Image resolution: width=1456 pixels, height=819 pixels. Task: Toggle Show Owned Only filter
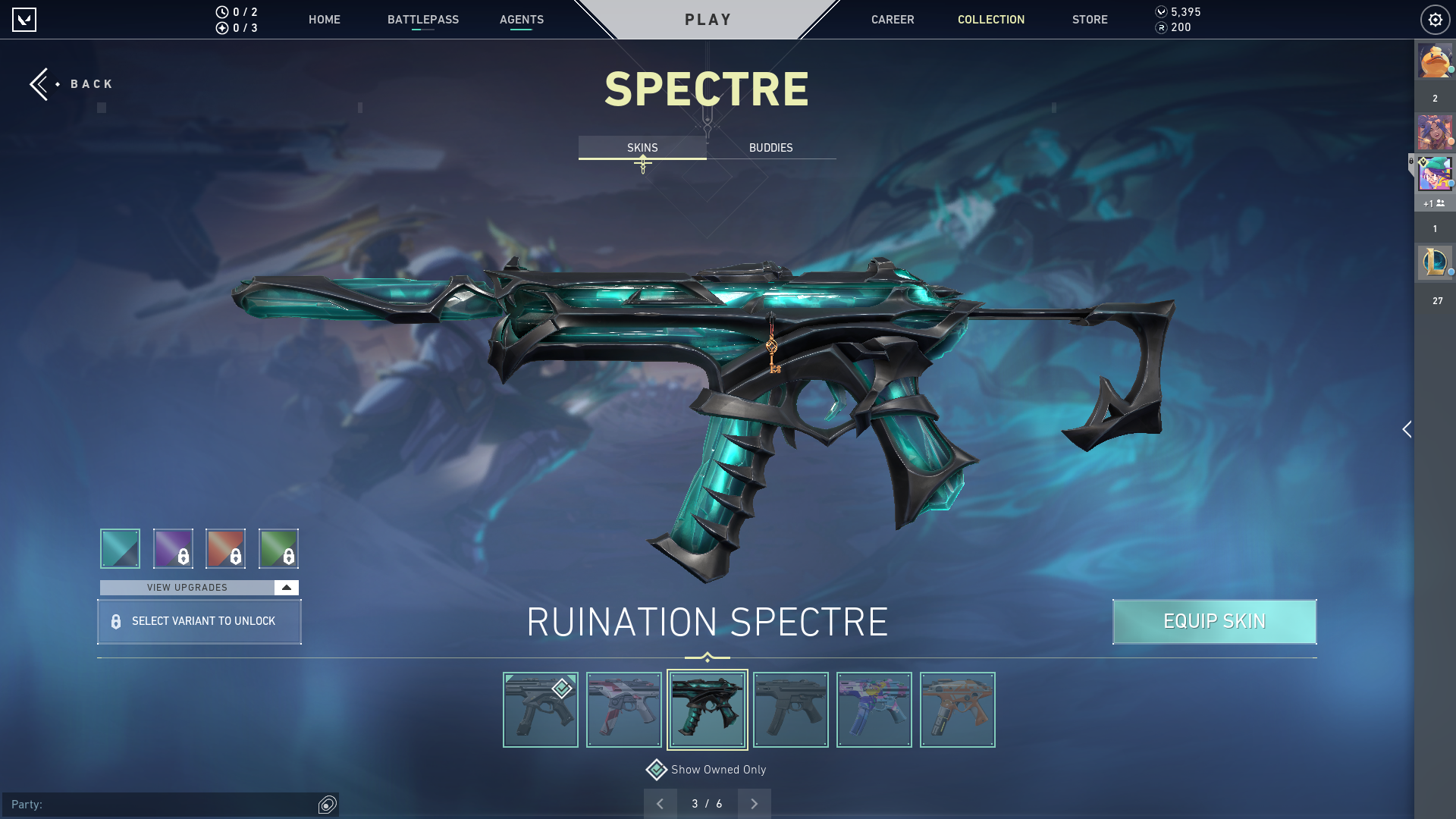pyautogui.click(x=657, y=770)
